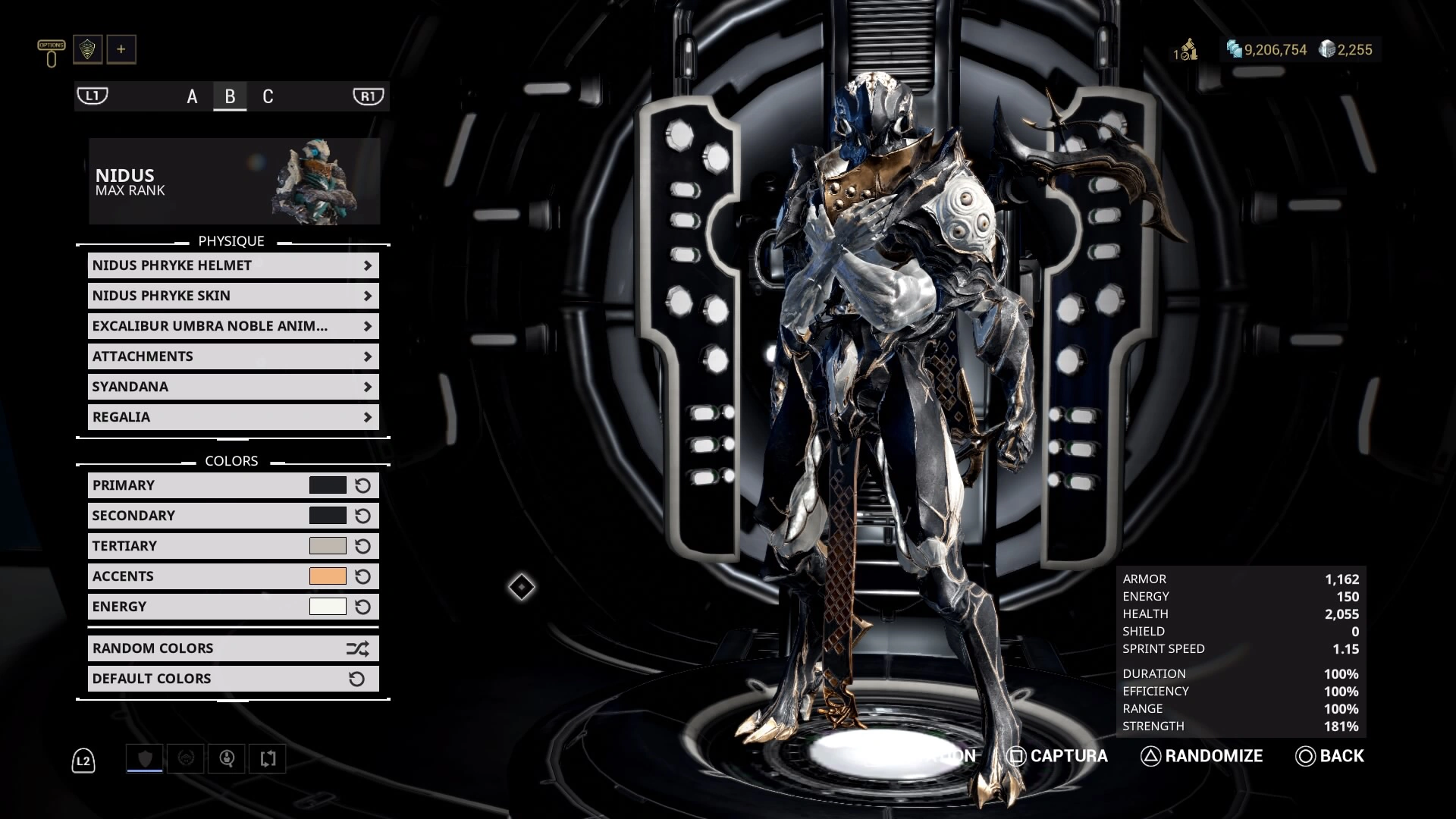Click the L1 shoulder button prompt
Viewport: 1456px width, 819px height.
(92, 96)
